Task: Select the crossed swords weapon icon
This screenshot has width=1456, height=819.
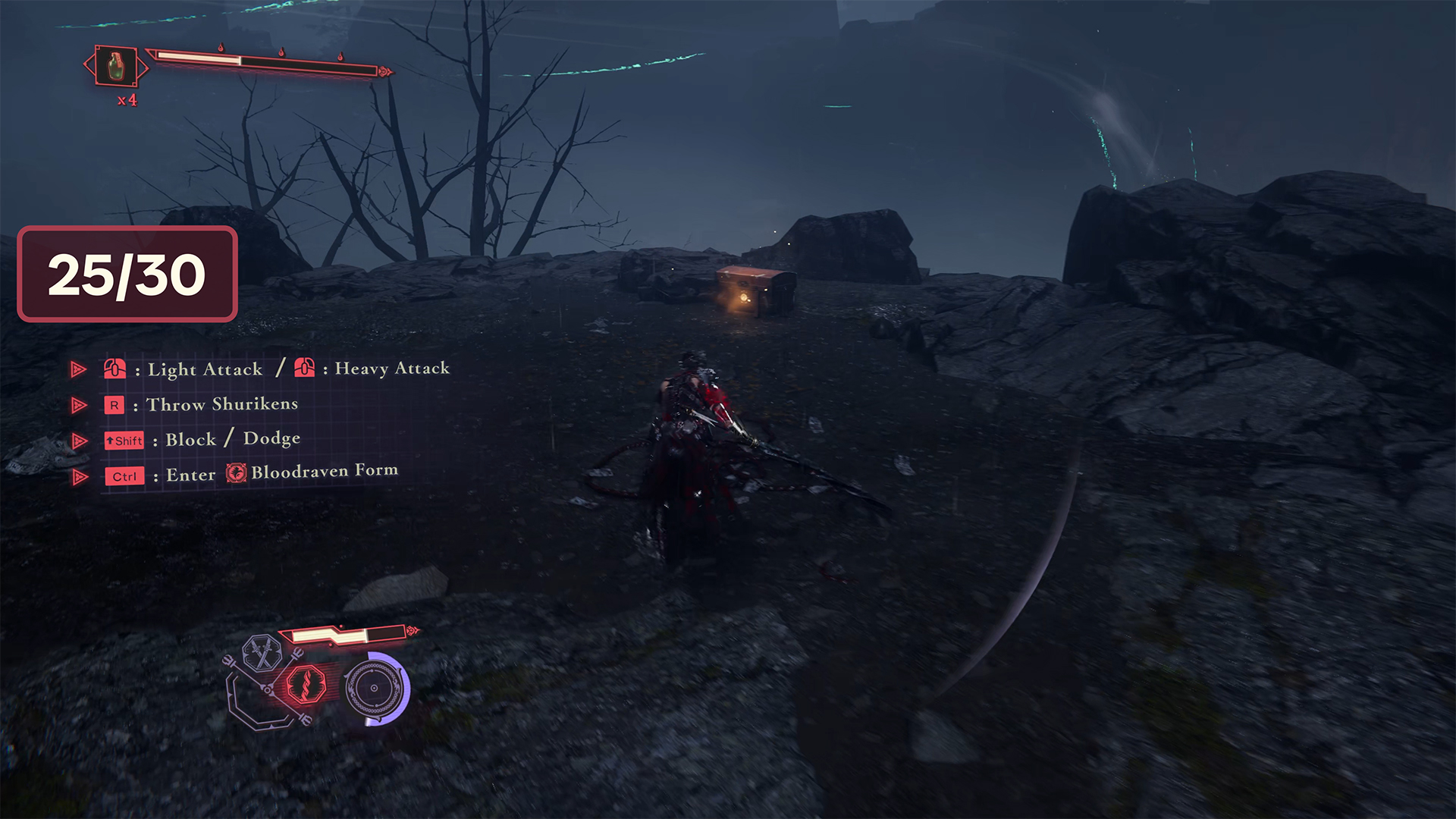Action: [x=262, y=653]
